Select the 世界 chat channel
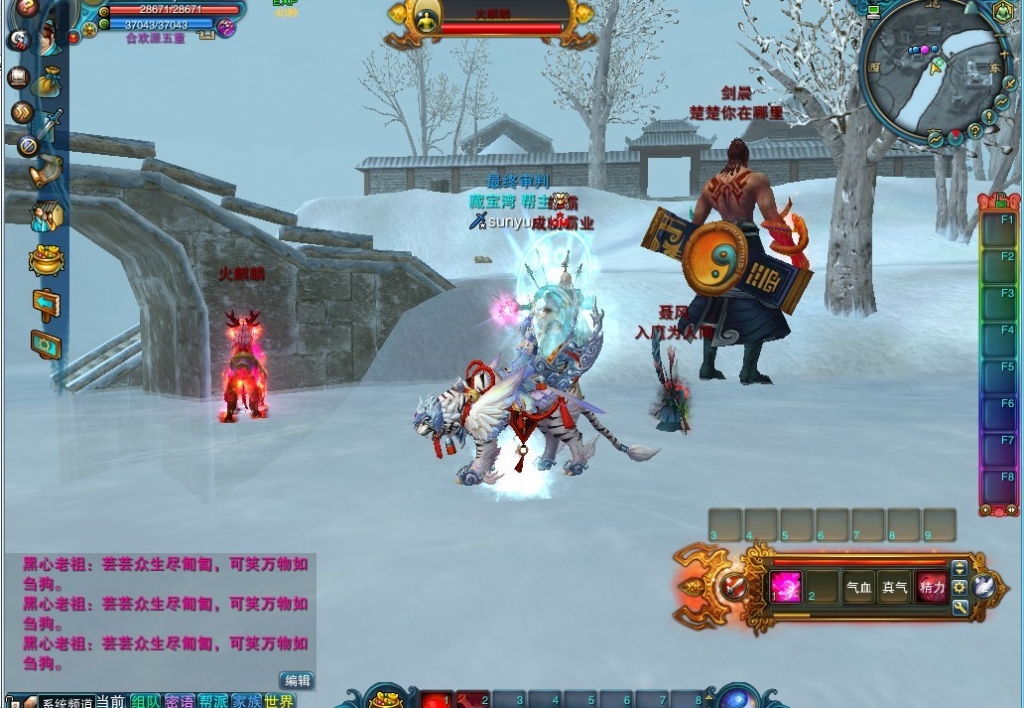 pos(280,701)
